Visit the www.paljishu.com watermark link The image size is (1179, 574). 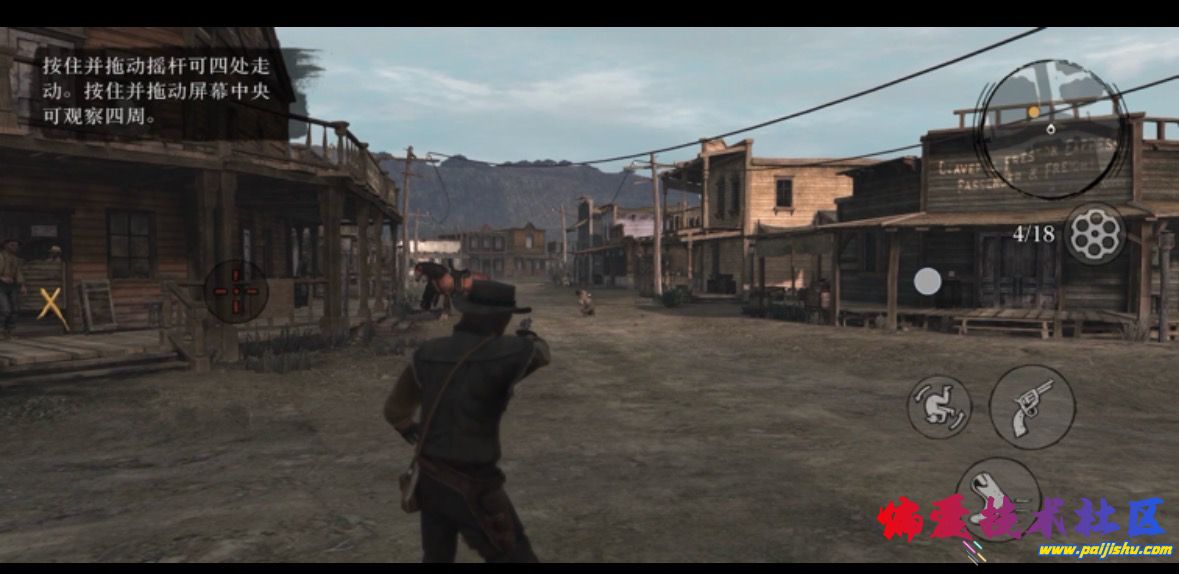1104,549
